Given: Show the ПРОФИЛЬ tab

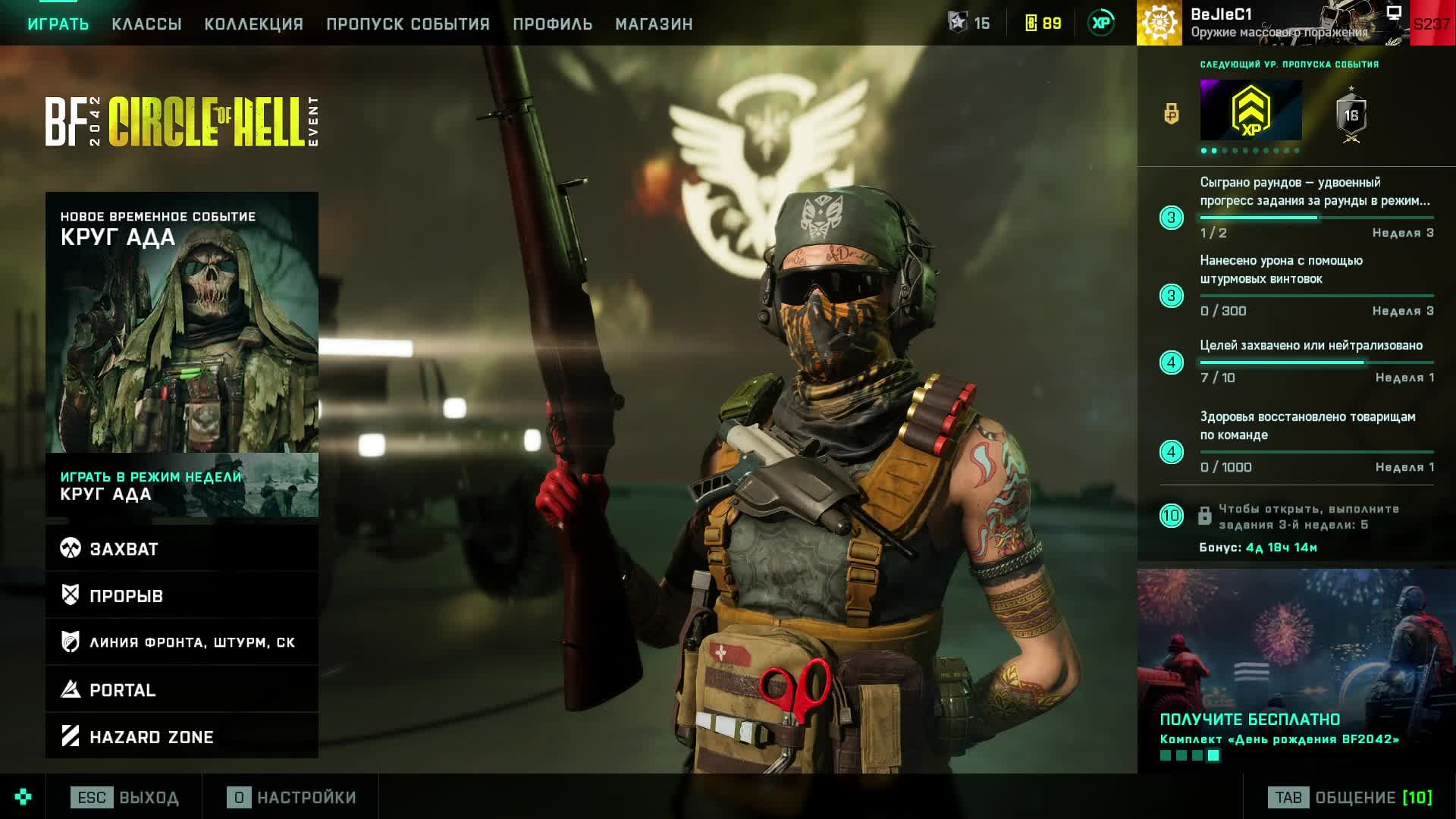Looking at the screenshot, I should (552, 24).
